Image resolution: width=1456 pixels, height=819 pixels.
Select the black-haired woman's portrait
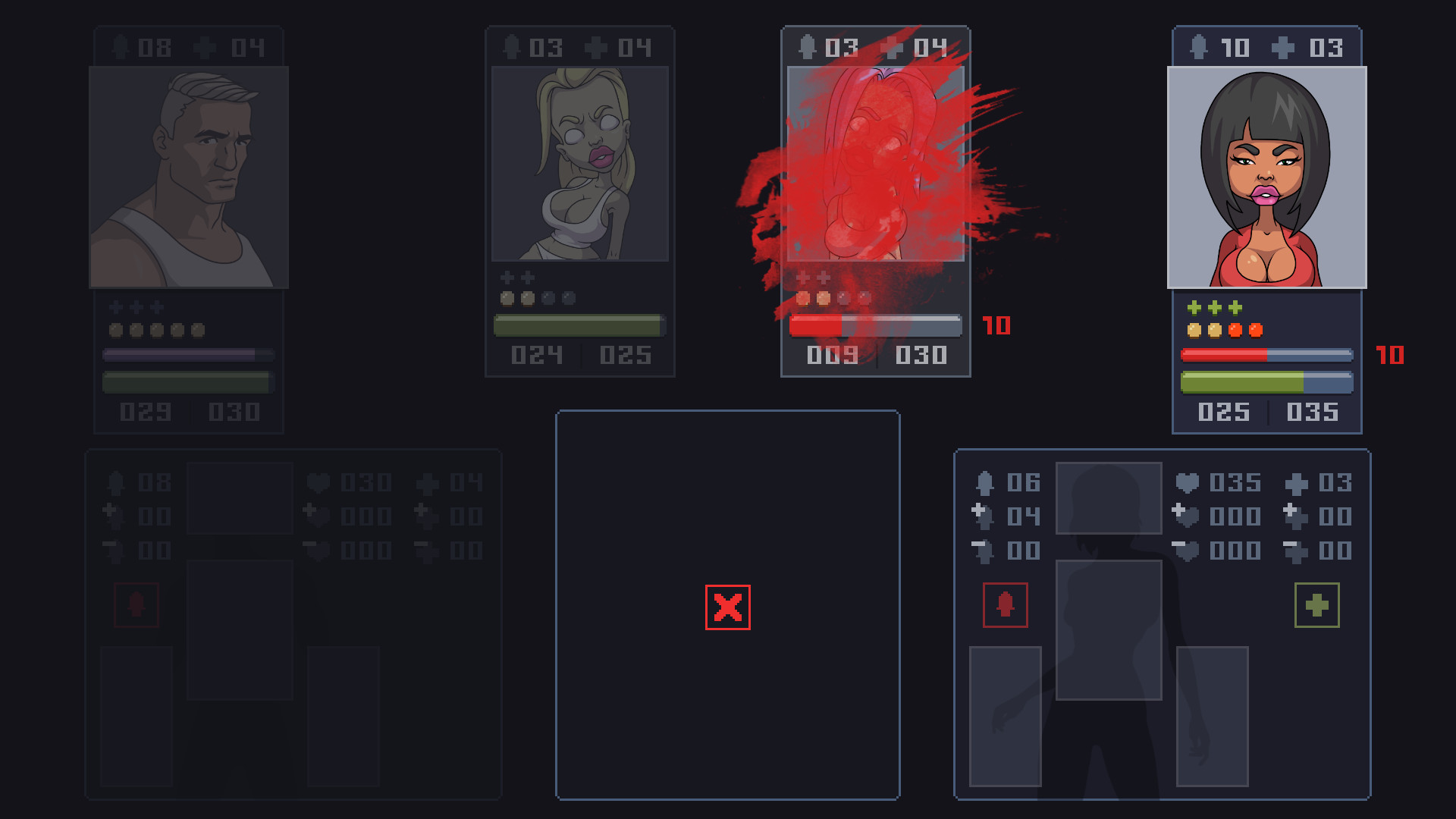pyautogui.click(x=1266, y=177)
